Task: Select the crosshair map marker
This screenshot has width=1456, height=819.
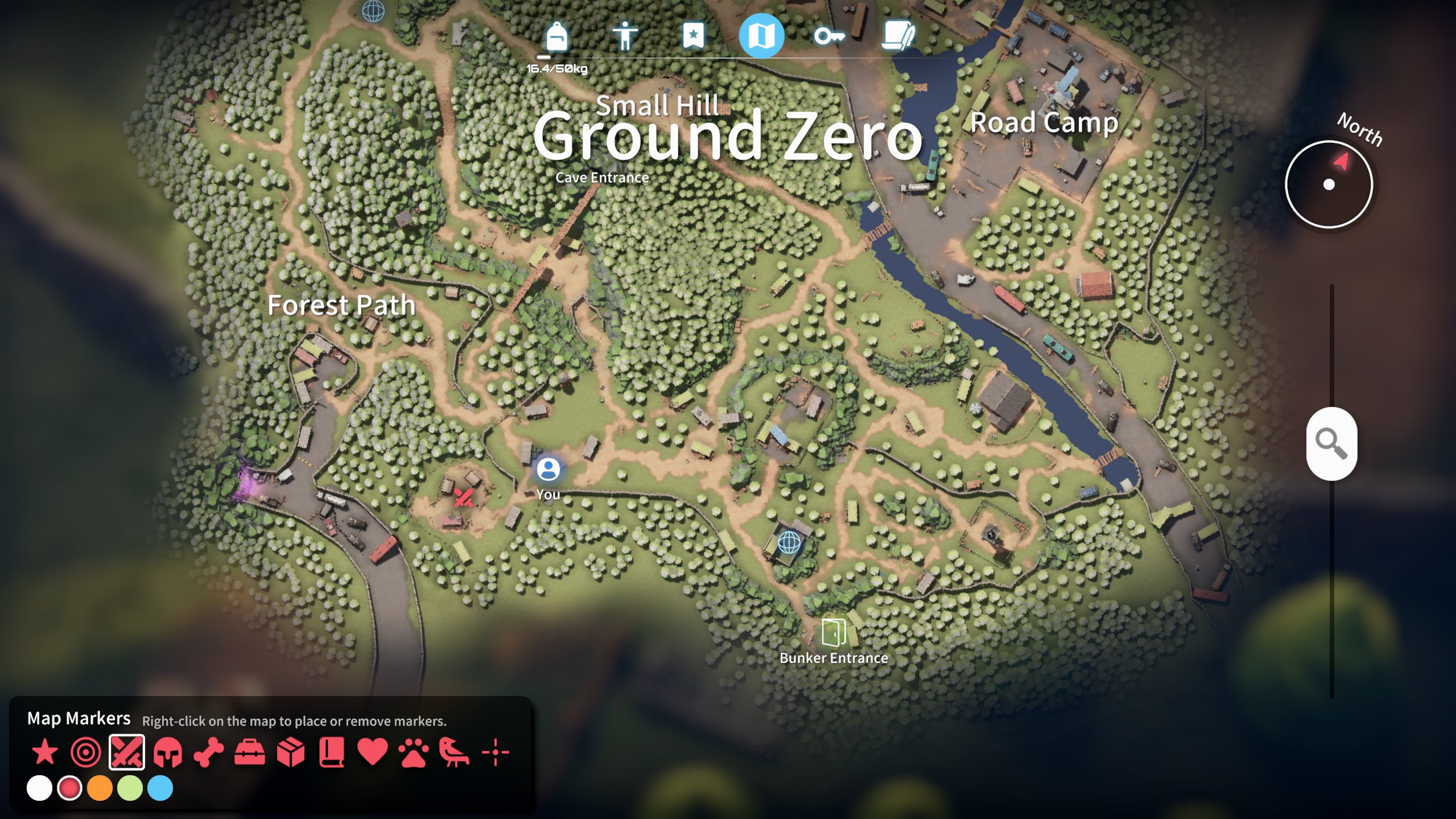Action: coord(495,752)
